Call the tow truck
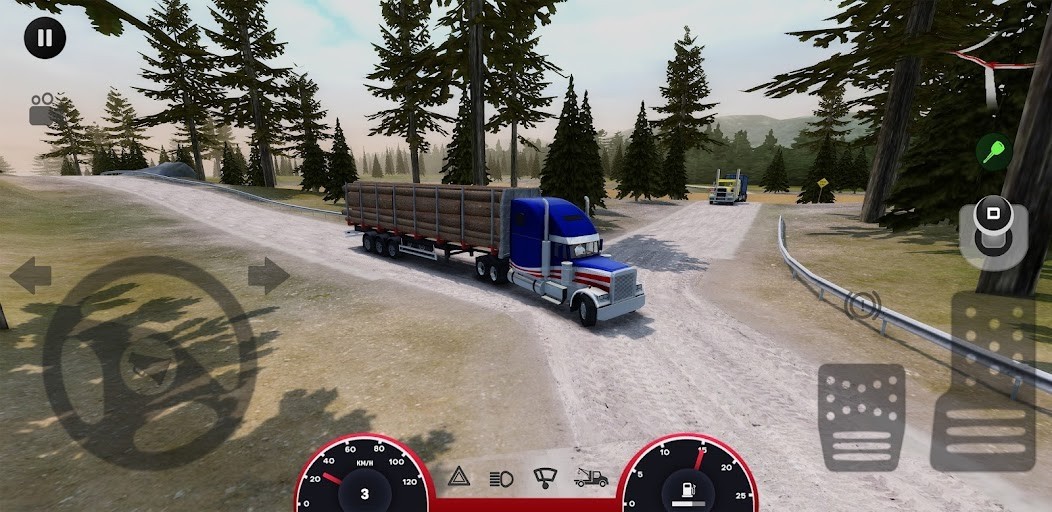Image resolution: width=1052 pixels, height=512 pixels. pyautogui.click(x=591, y=478)
